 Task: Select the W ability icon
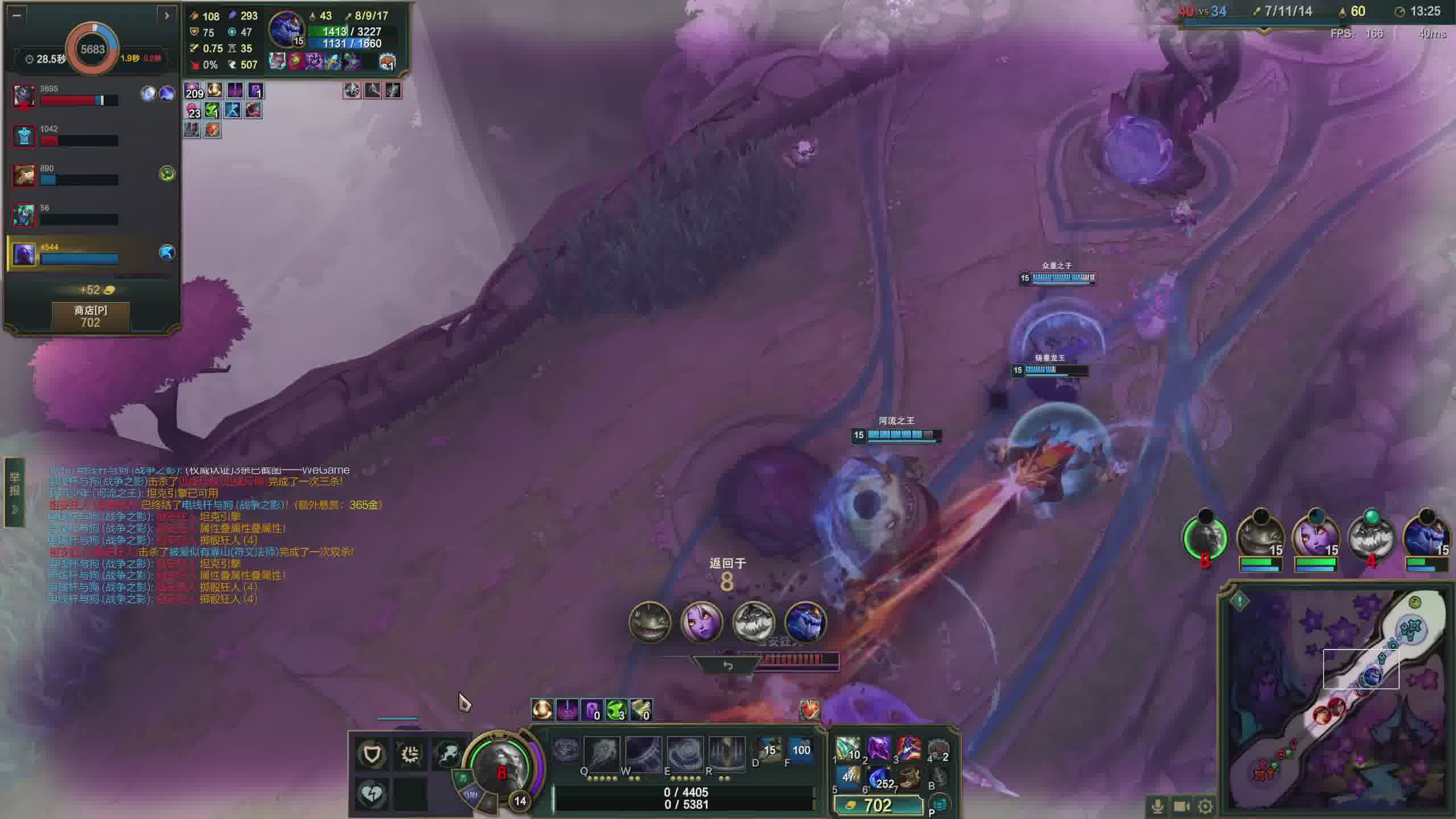[643, 753]
